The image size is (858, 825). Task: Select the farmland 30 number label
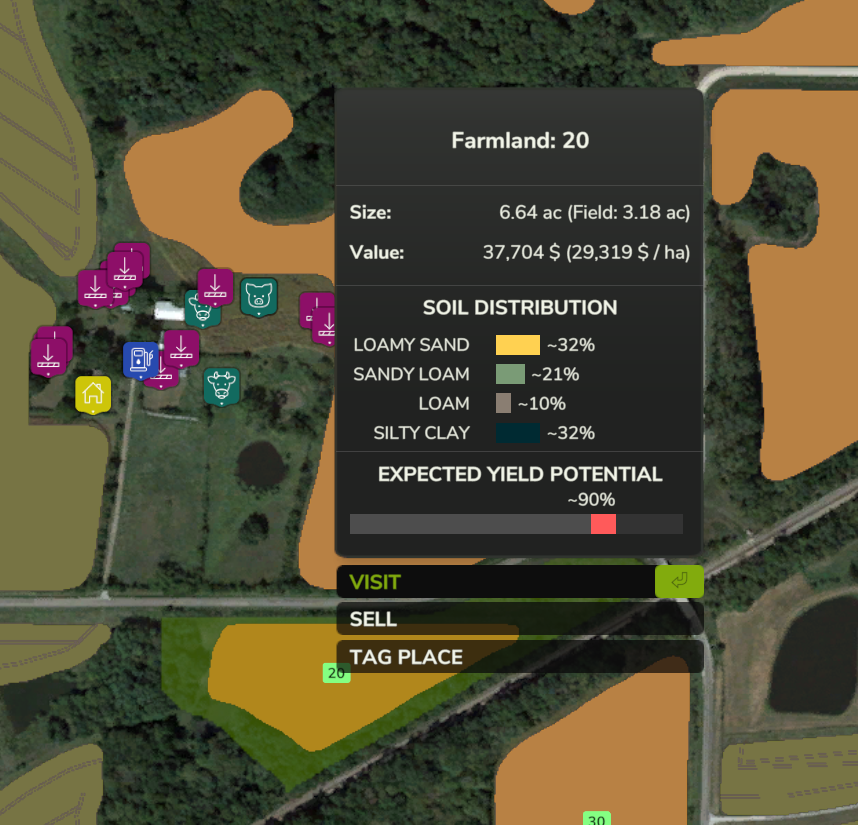coord(596,819)
